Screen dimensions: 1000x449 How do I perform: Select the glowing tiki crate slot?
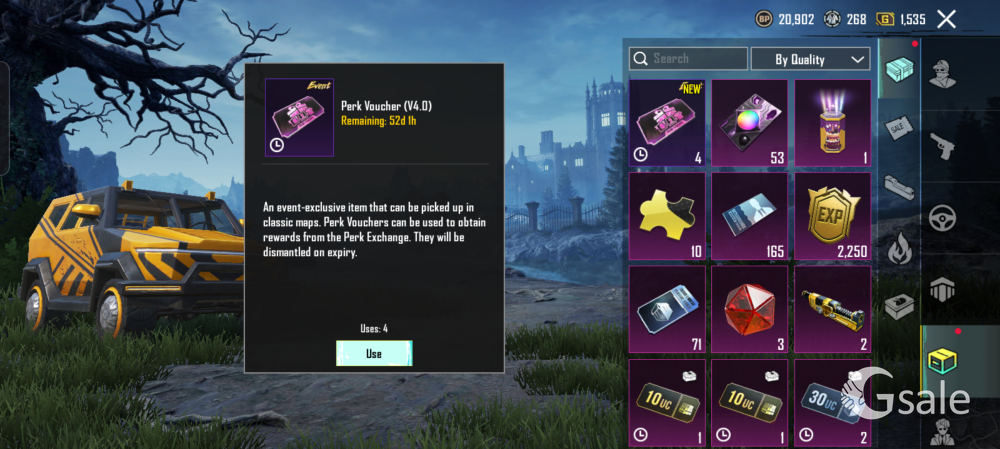tap(832, 123)
